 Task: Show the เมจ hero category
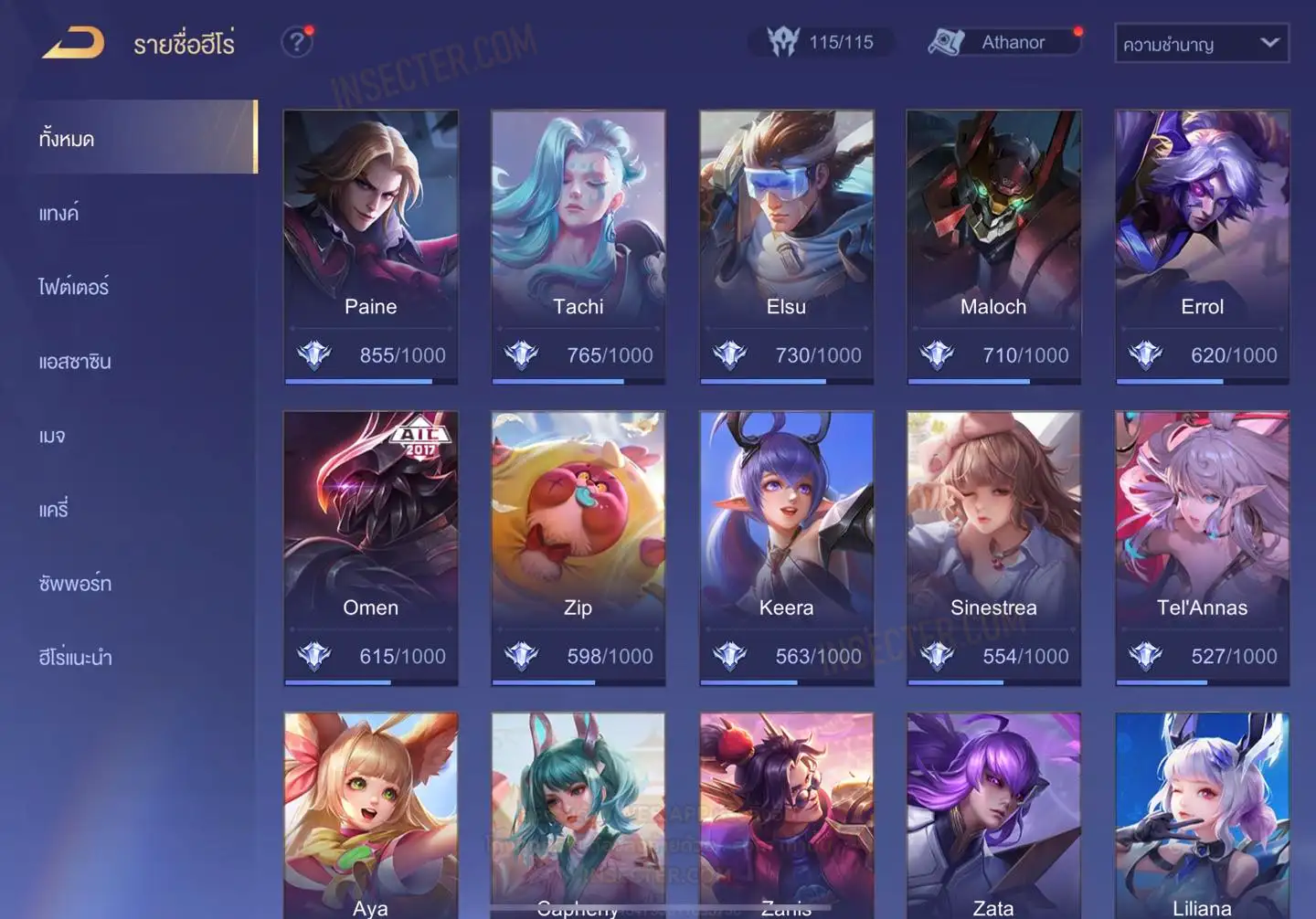coord(52,436)
